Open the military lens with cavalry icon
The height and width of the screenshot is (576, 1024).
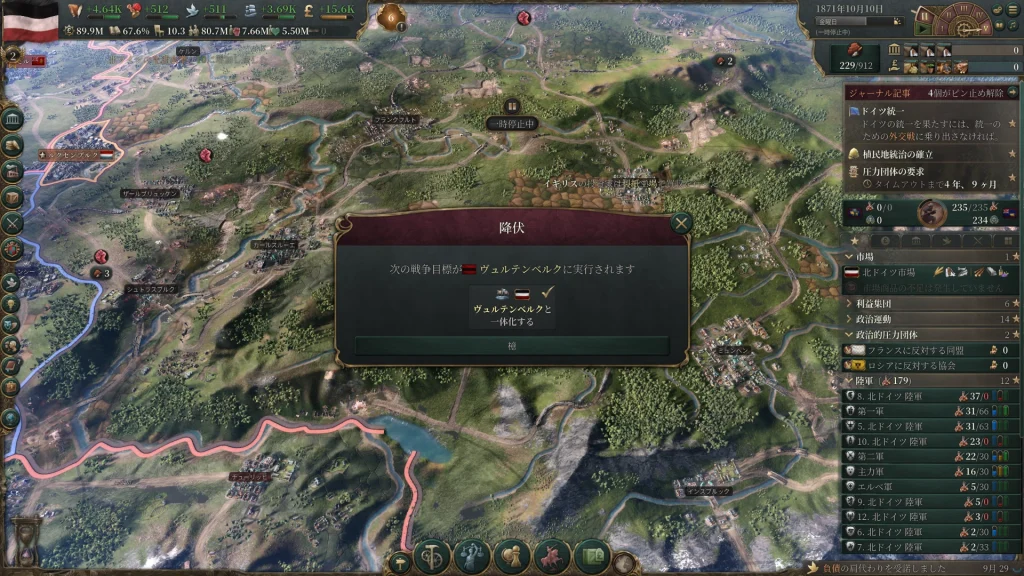552,556
